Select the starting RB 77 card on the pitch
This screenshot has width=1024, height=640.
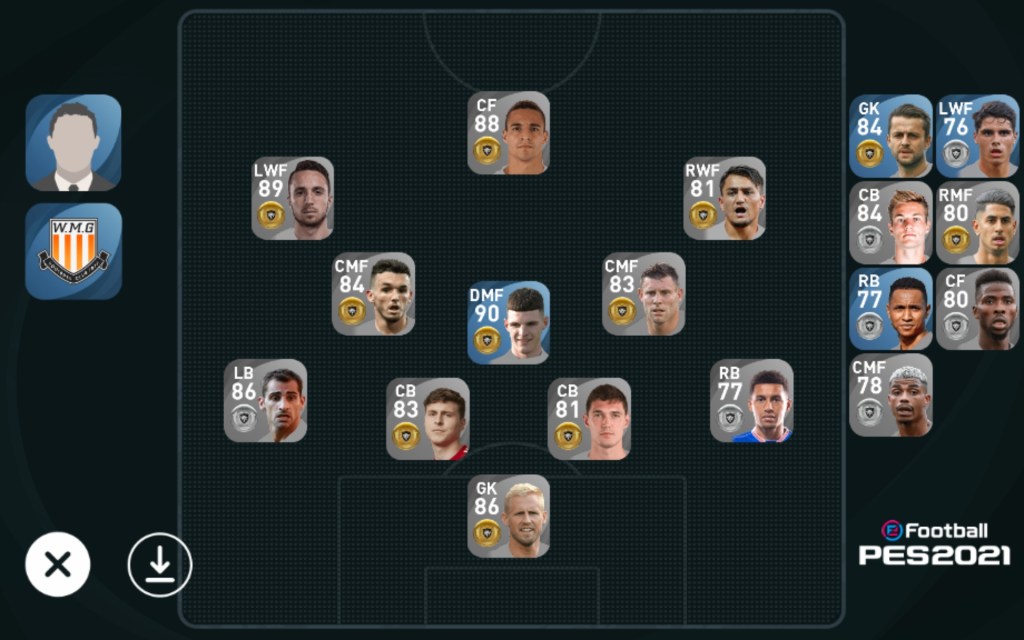coord(751,400)
